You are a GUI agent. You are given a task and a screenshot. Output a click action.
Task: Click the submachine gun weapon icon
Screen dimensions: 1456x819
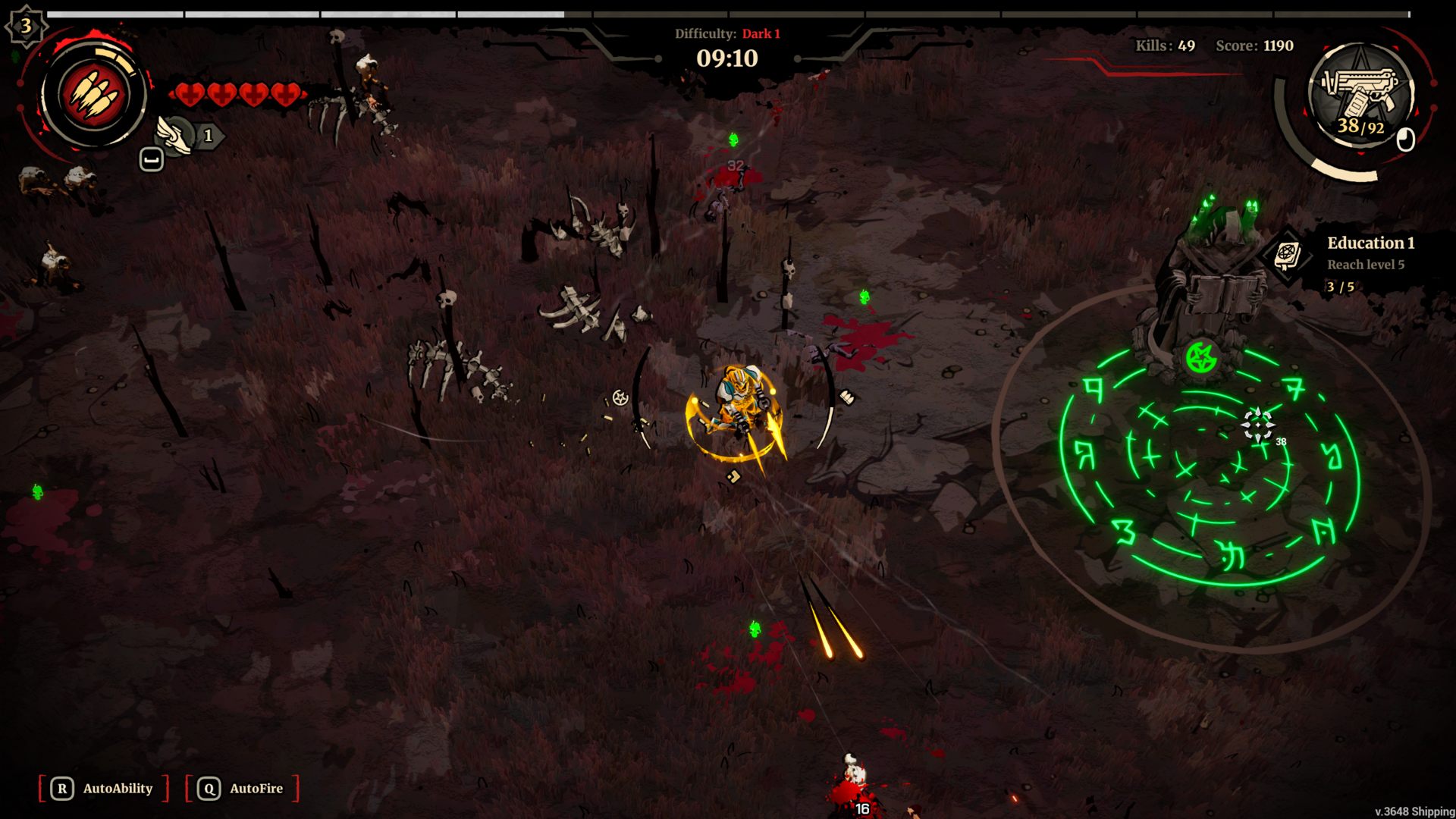click(1360, 93)
